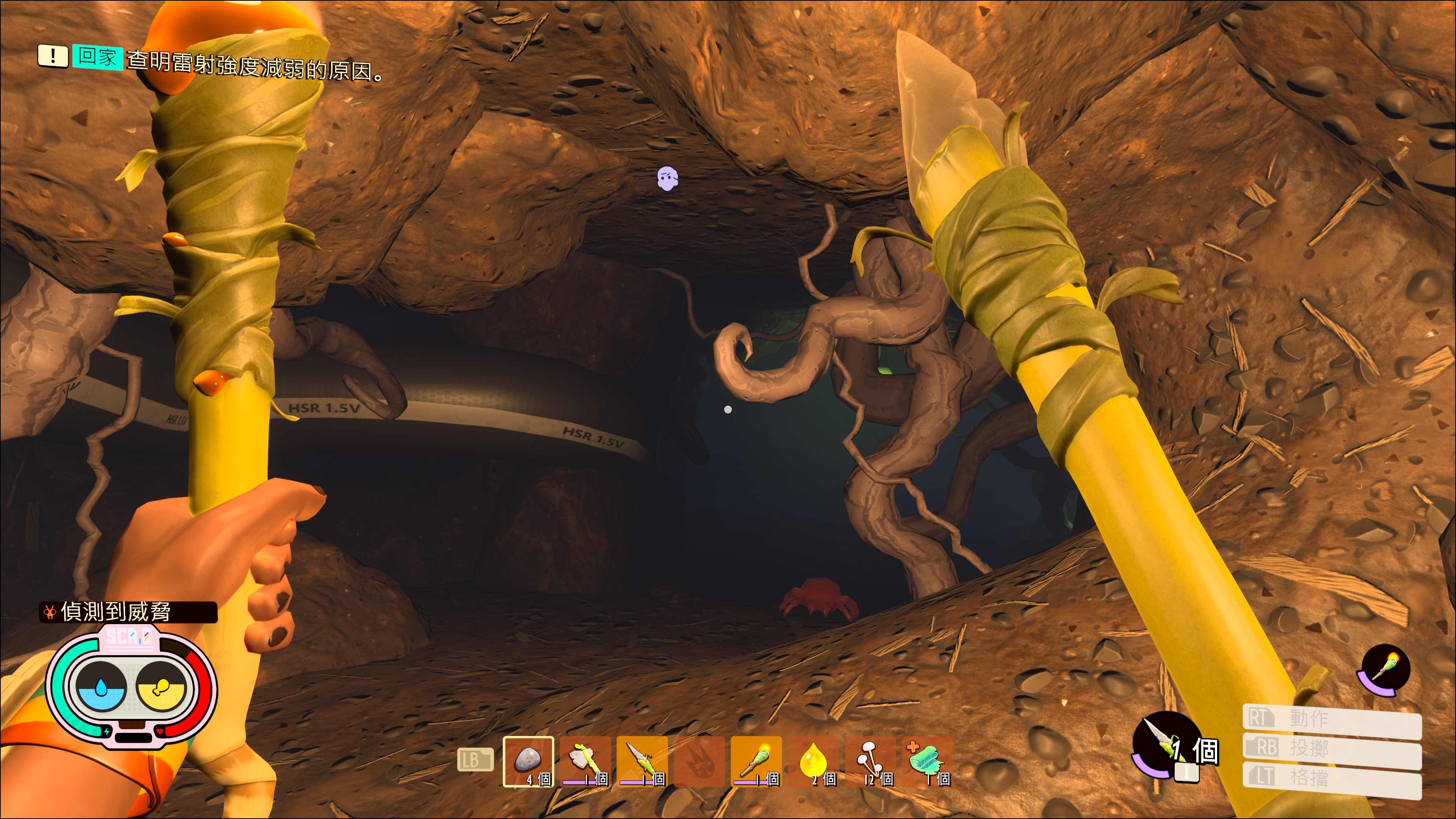Choose the pebble axe in the hotbar
This screenshot has height=819, width=1456.
tap(585, 761)
